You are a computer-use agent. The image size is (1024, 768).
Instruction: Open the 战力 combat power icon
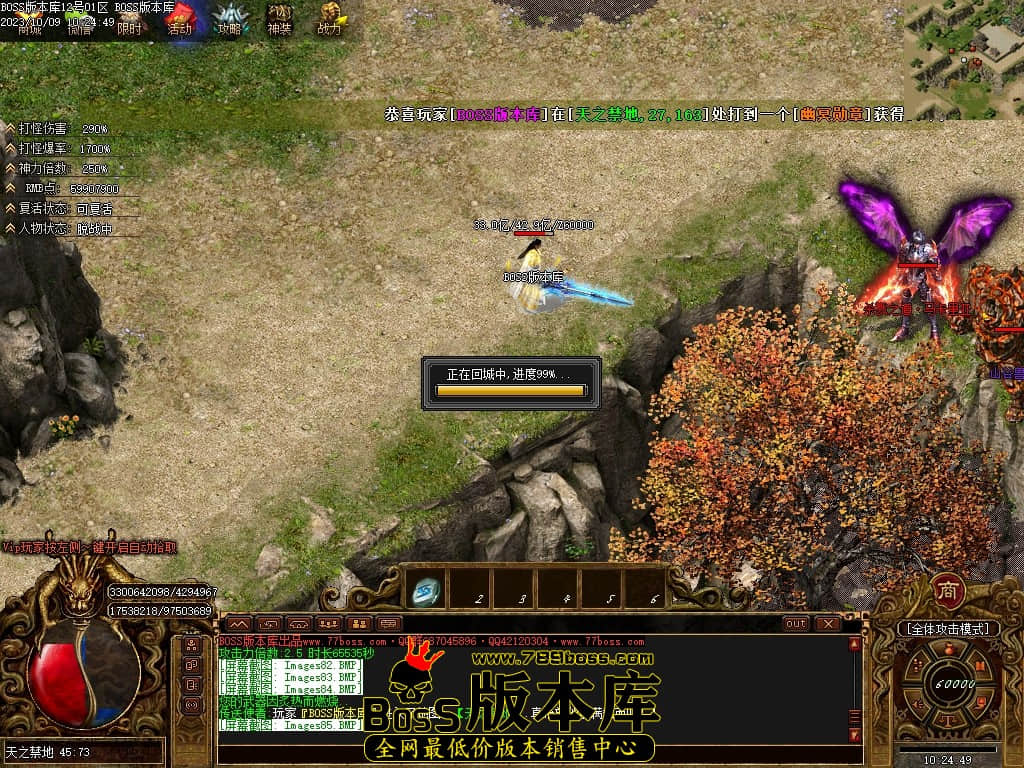[329, 19]
